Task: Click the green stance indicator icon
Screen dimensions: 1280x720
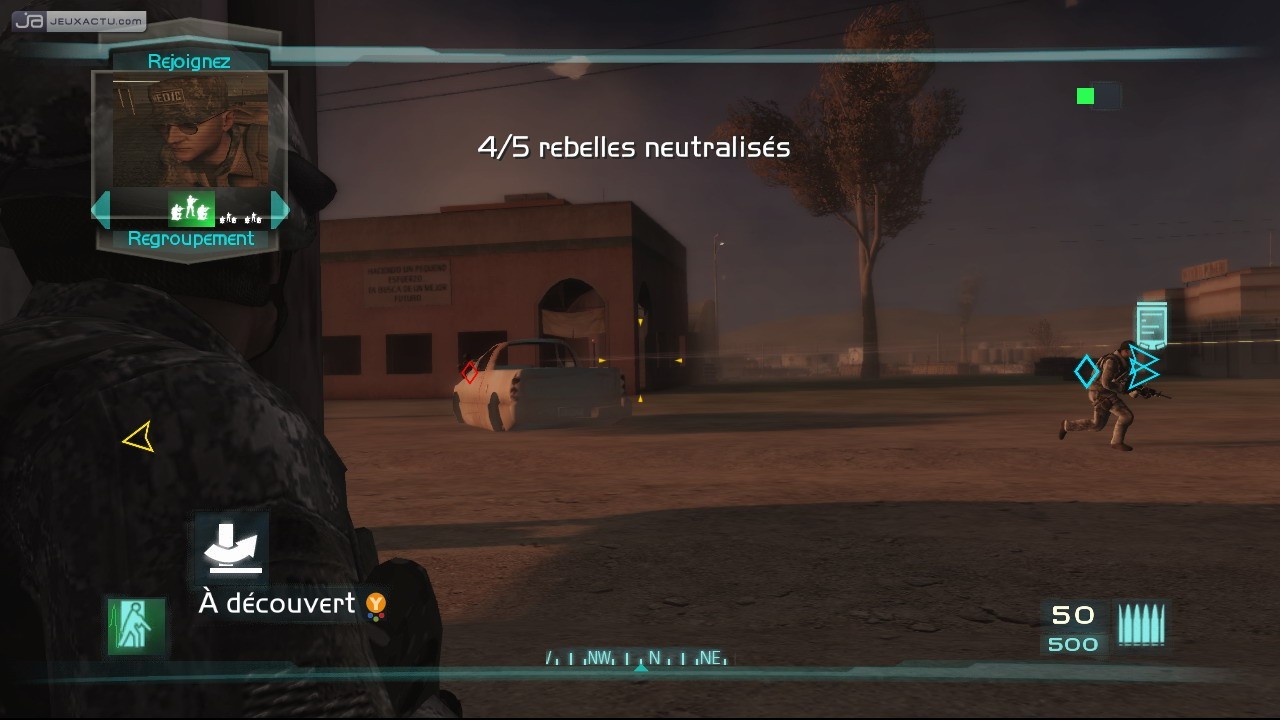Action: [x=136, y=626]
